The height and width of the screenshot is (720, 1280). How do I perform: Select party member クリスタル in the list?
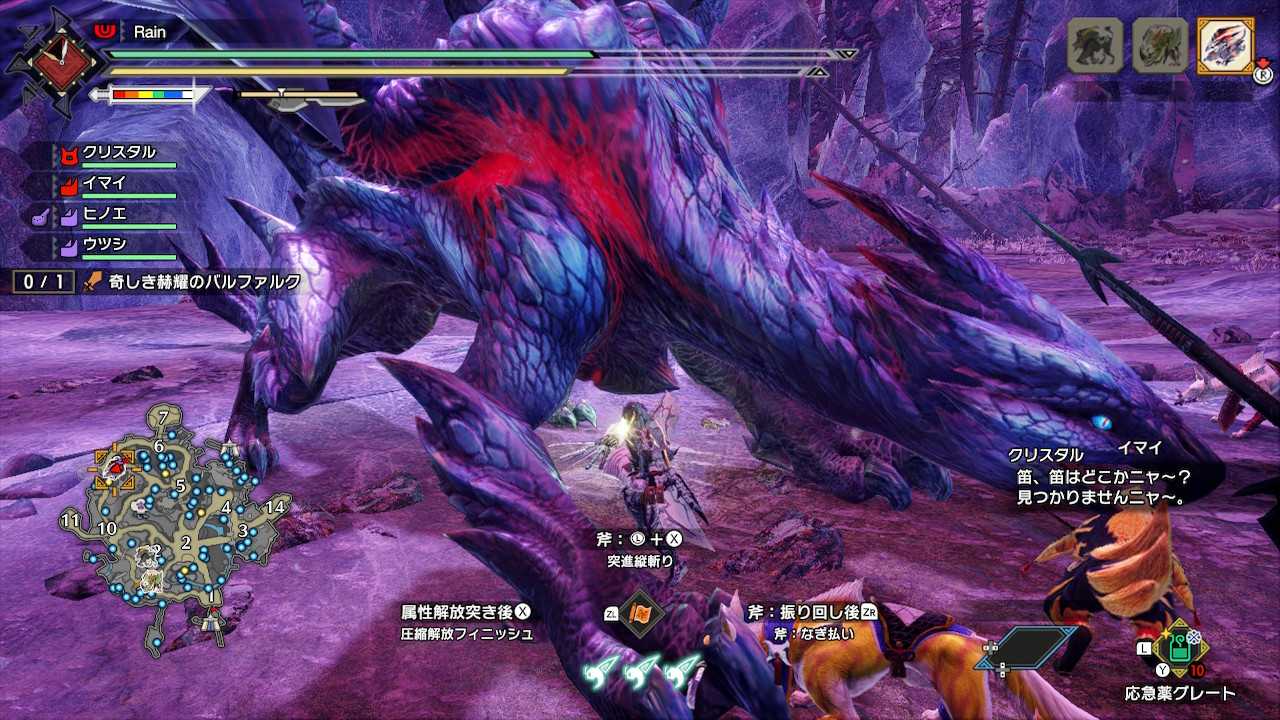pyautogui.click(x=119, y=153)
